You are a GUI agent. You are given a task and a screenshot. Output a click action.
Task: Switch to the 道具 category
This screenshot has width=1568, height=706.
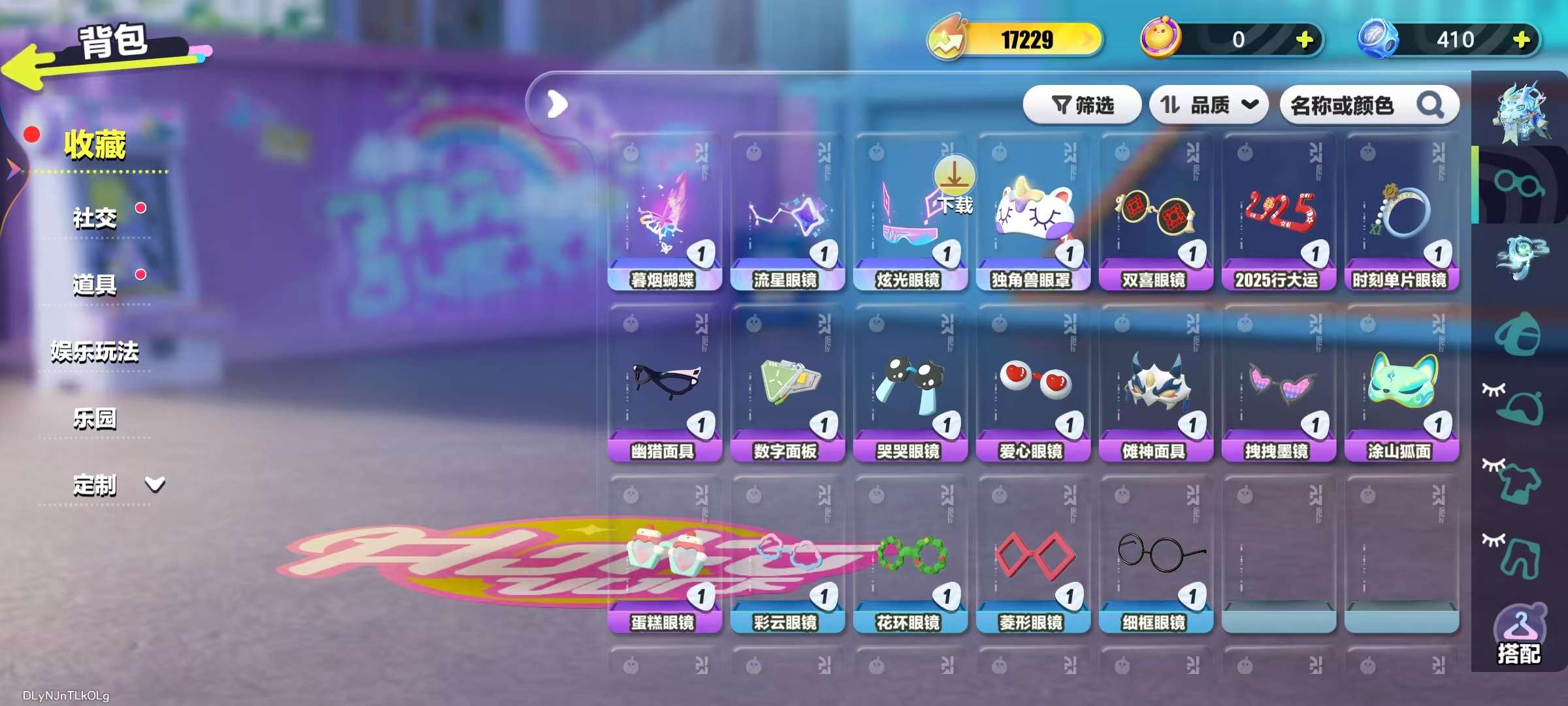(x=95, y=284)
